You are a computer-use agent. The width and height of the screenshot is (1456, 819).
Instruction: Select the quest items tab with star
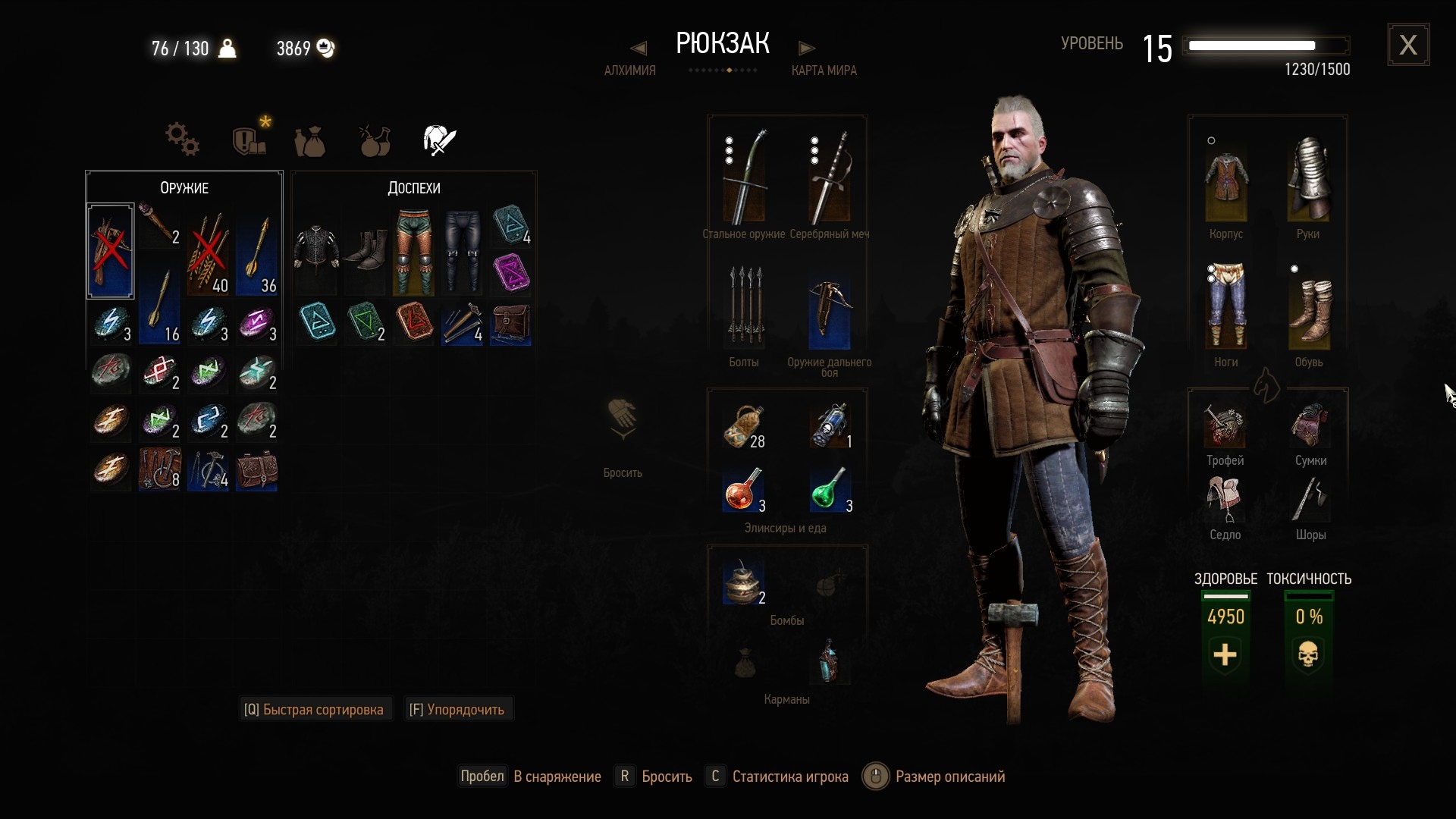tap(249, 140)
